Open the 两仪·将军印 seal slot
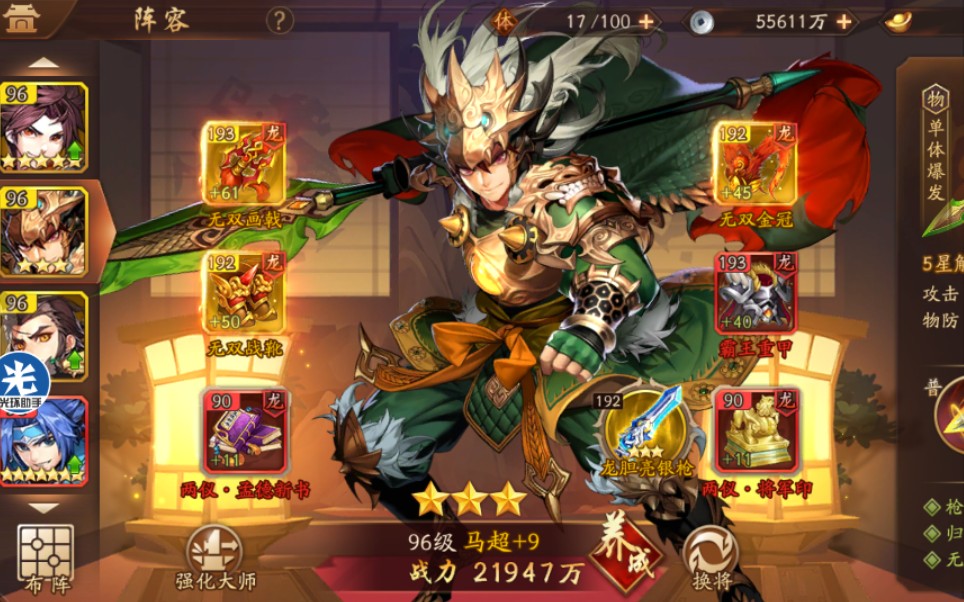The height and width of the screenshot is (602, 964). (755, 430)
